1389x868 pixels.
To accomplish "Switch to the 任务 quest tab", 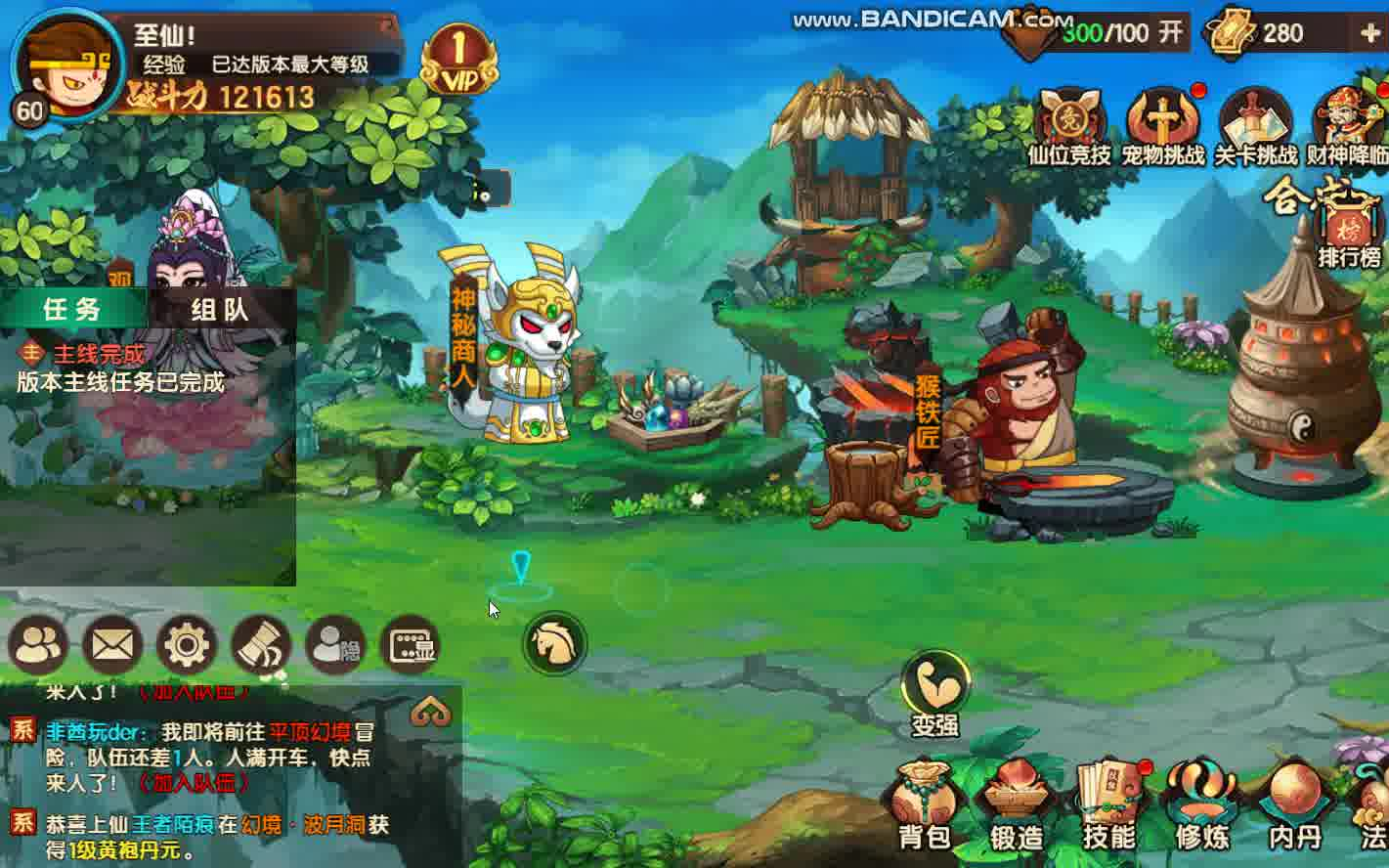I will [x=73, y=311].
